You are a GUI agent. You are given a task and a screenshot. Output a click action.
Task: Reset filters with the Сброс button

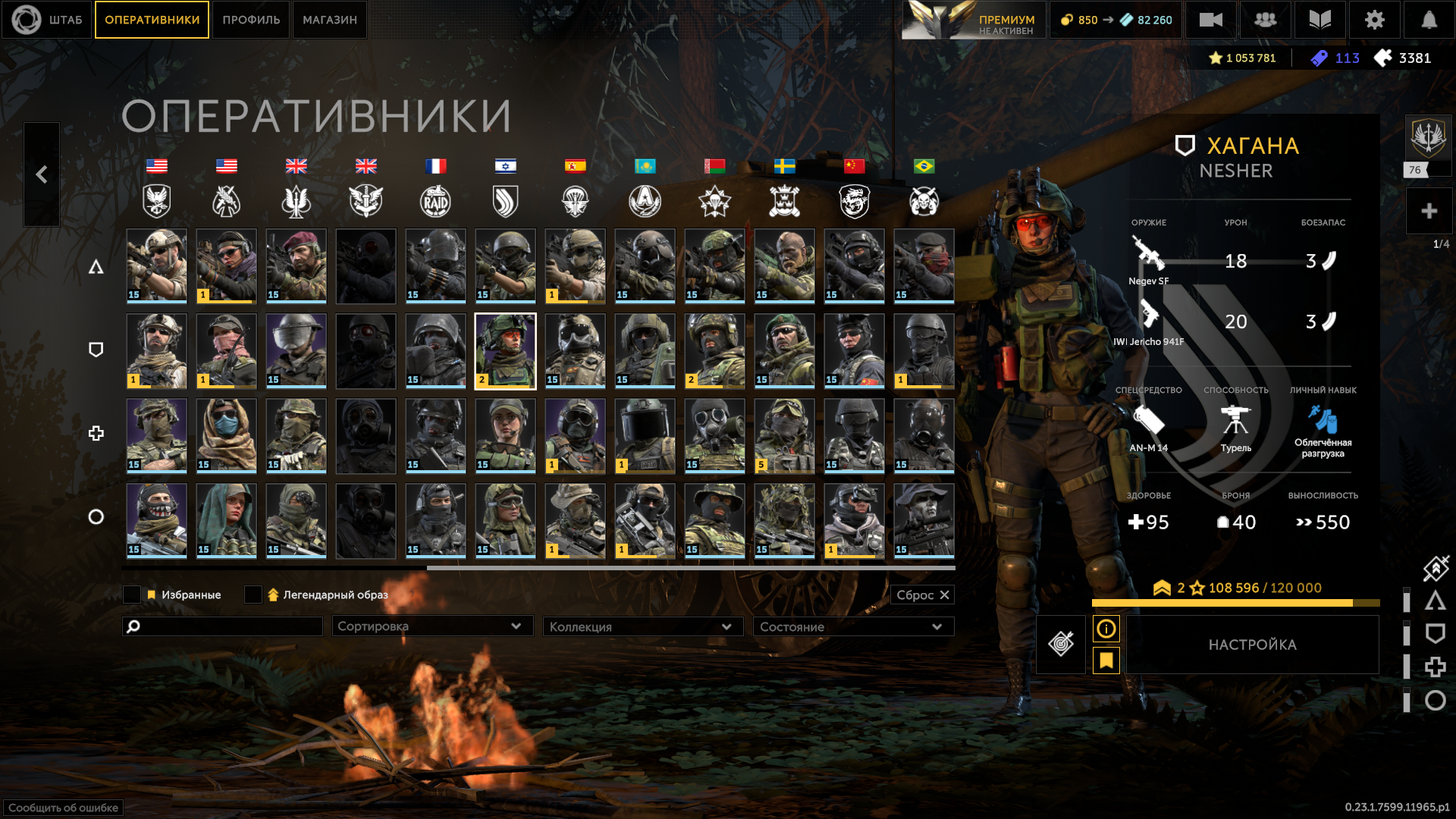click(922, 595)
